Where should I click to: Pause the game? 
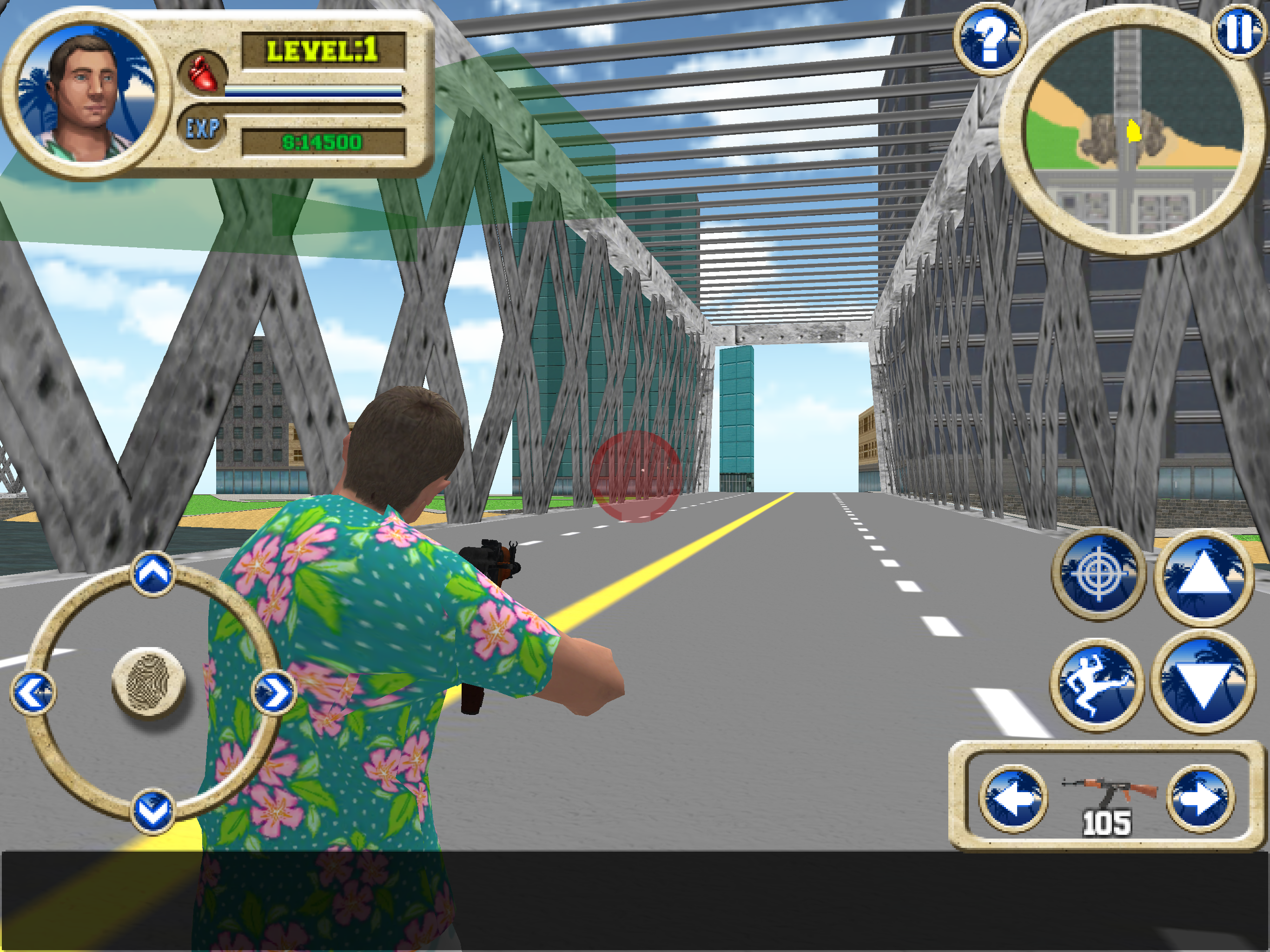click(1239, 32)
